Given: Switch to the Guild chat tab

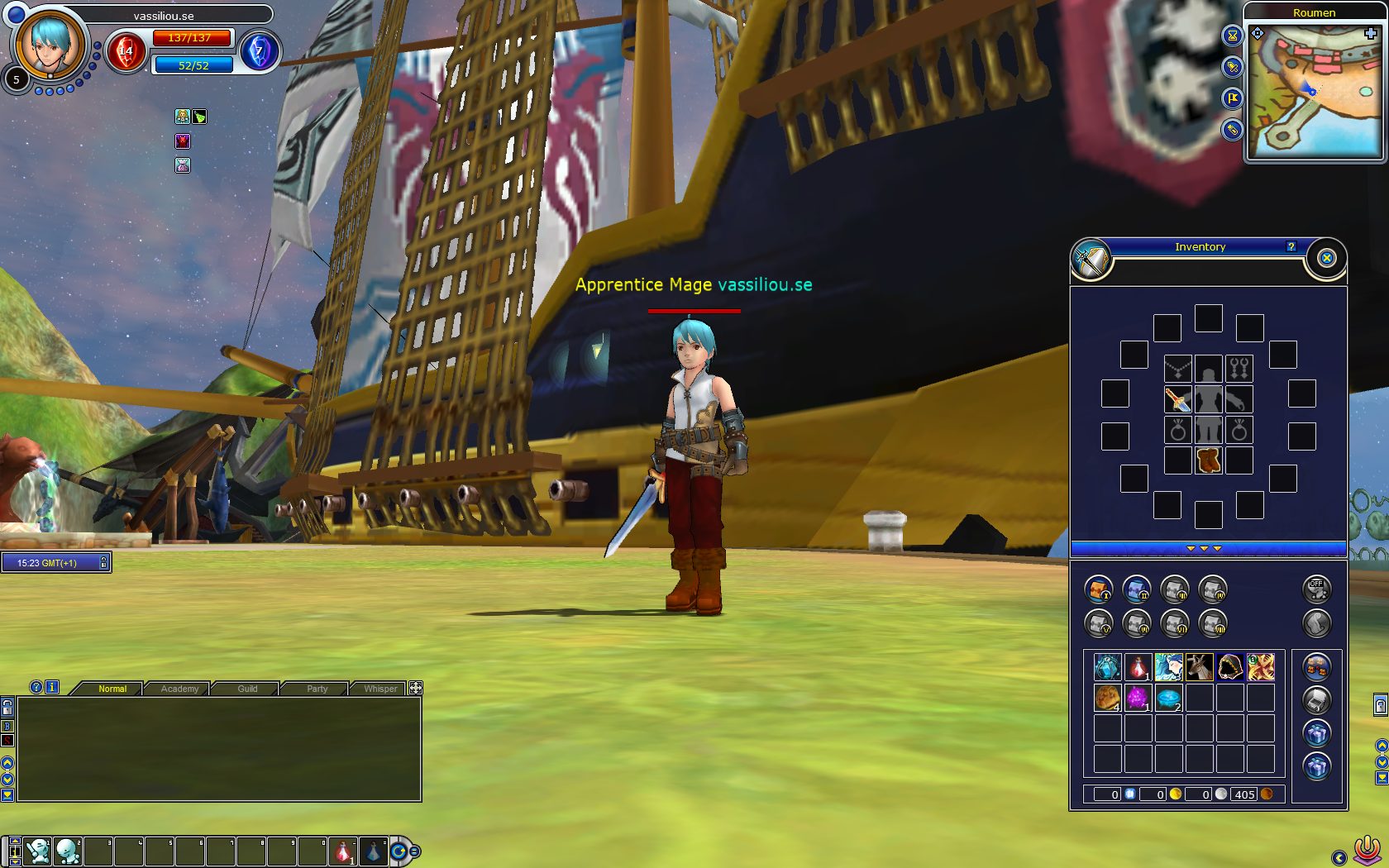Looking at the screenshot, I should click(247, 689).
